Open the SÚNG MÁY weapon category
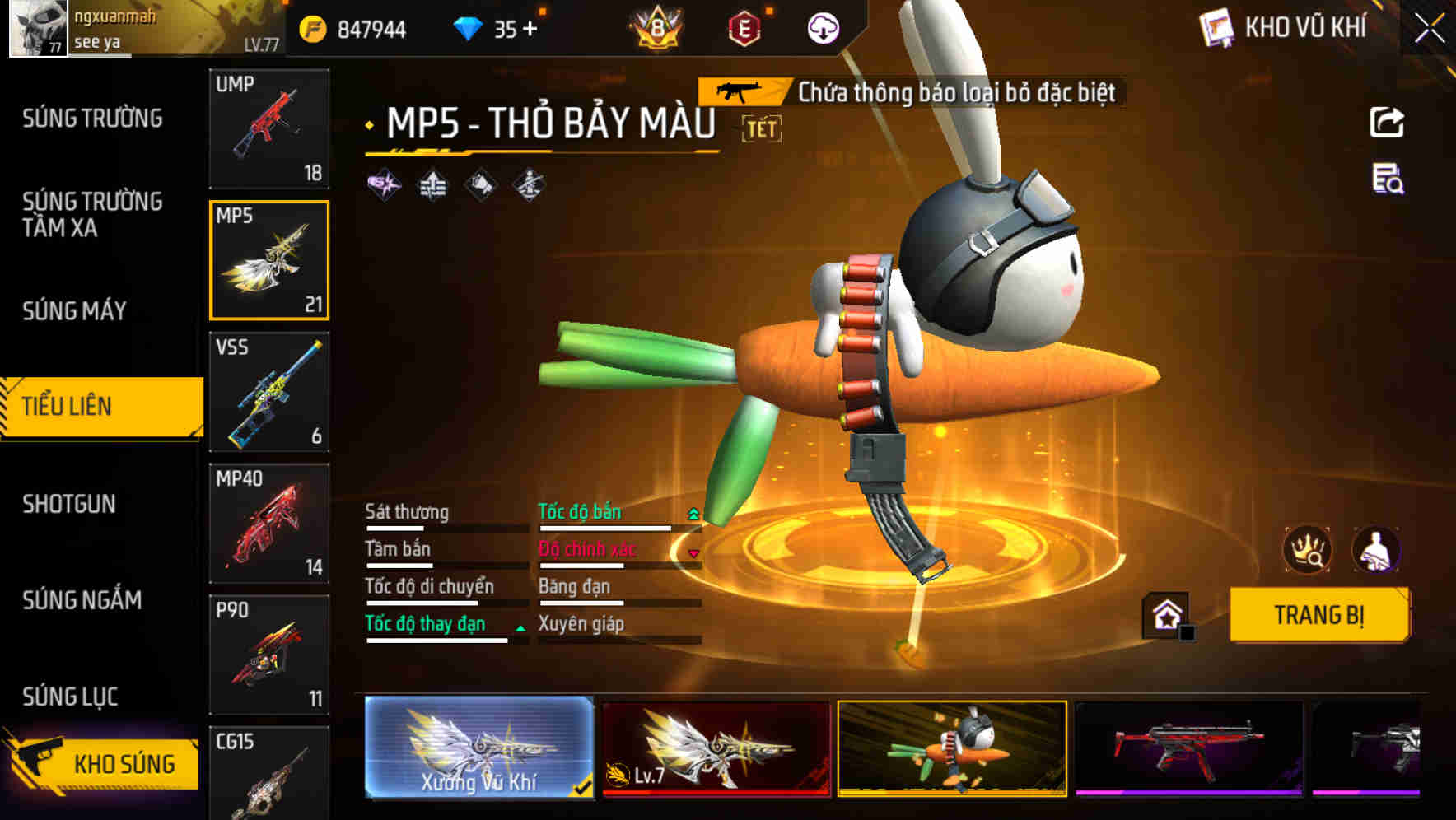The image size is (1456, 820). click(x=74, y=311)
